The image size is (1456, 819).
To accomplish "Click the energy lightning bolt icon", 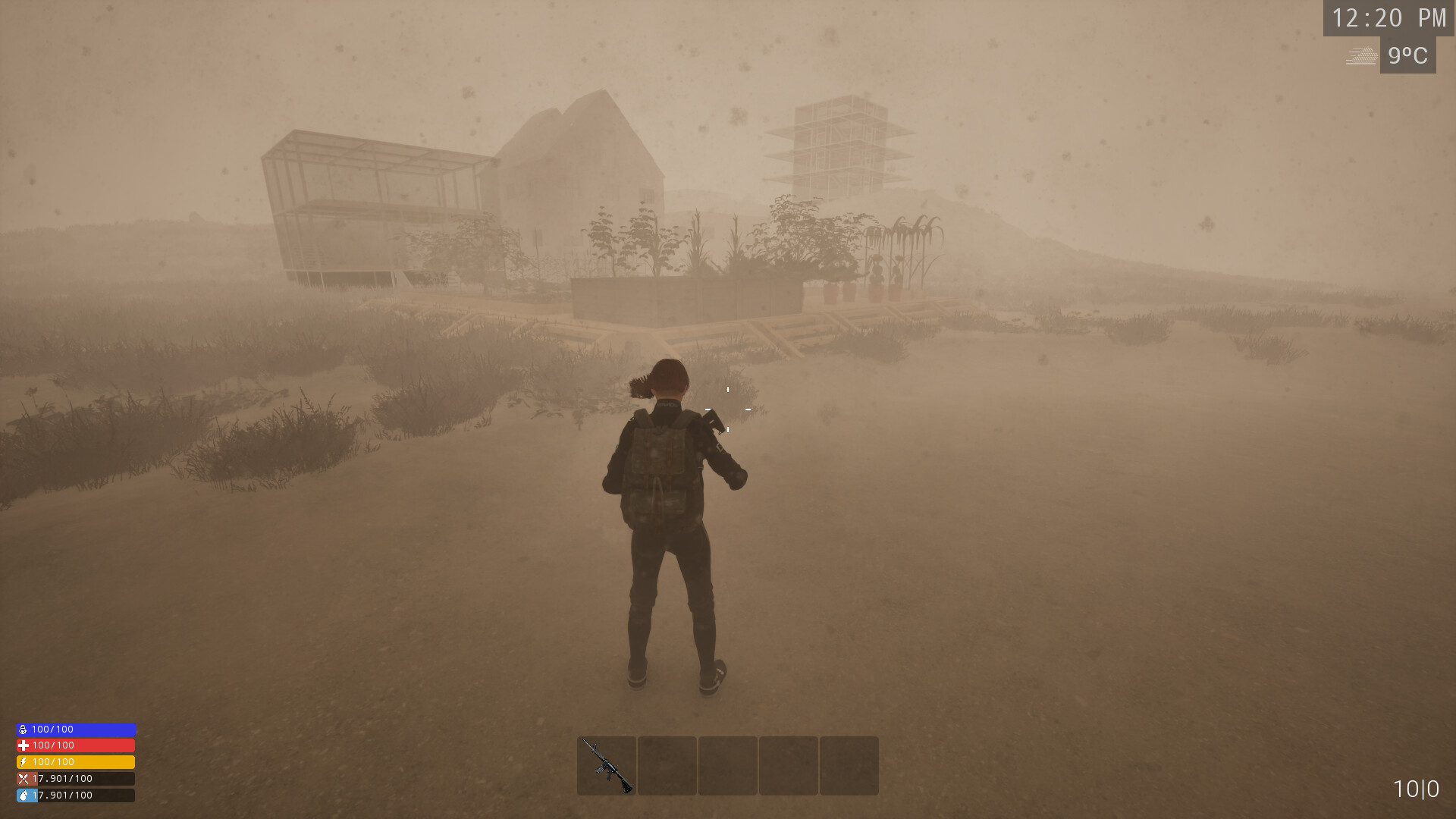I will pos(21,762).
